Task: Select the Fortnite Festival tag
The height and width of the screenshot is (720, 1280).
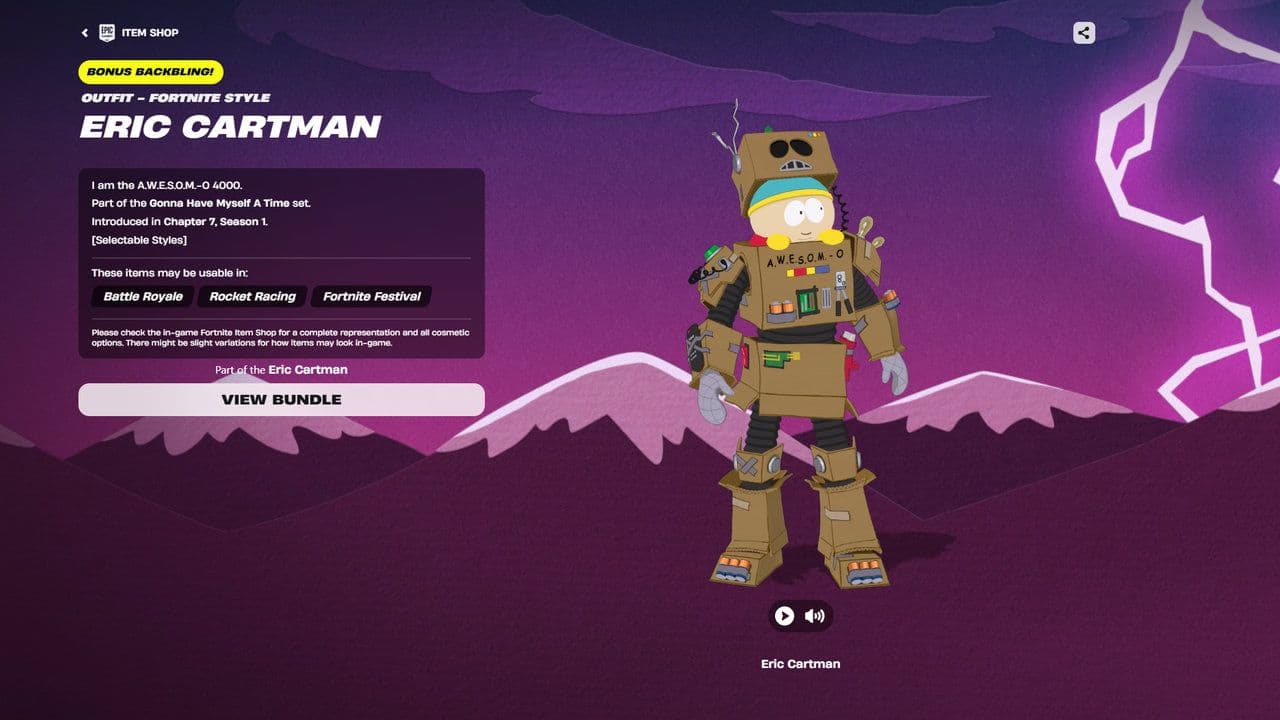Action: tap(371, 297)
